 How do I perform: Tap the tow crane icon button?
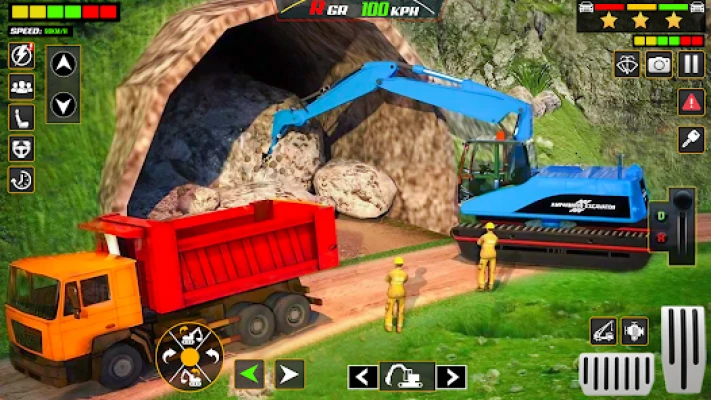pos(603,331)
